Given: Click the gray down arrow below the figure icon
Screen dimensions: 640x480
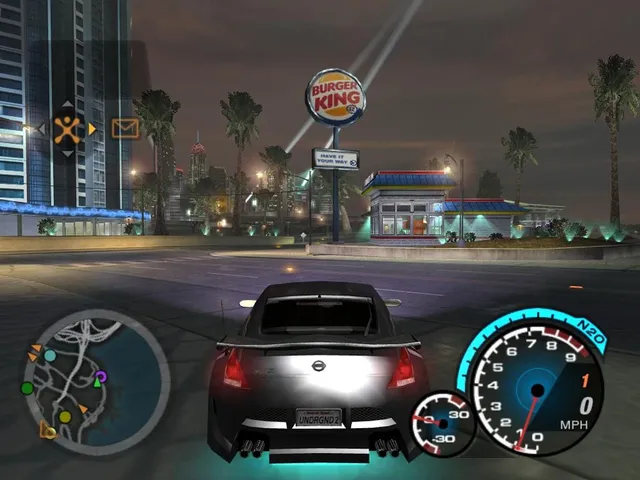Looking at the screenshot, I should (67, 152).
